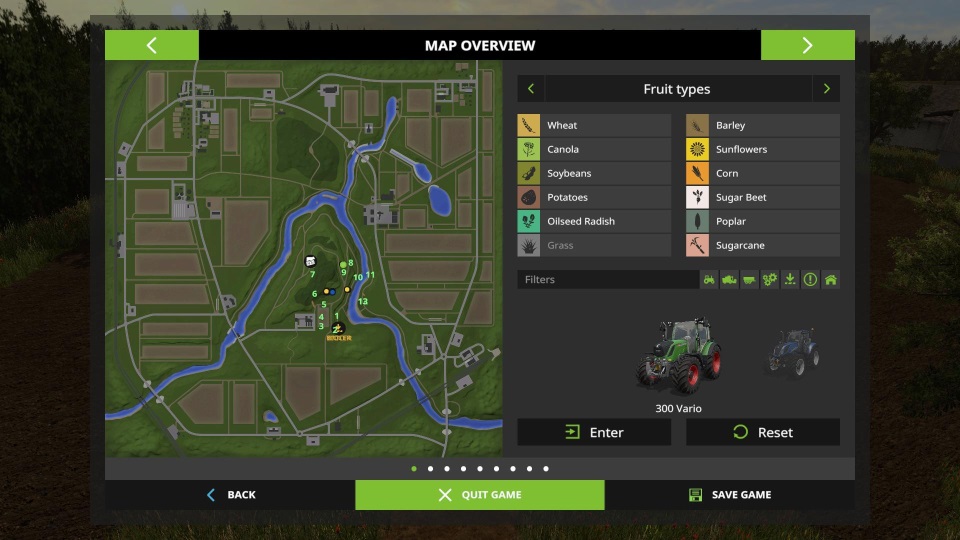Go to the next menu page arrow
The height and width of the screenshot is (540, 960).
(807, 45)
